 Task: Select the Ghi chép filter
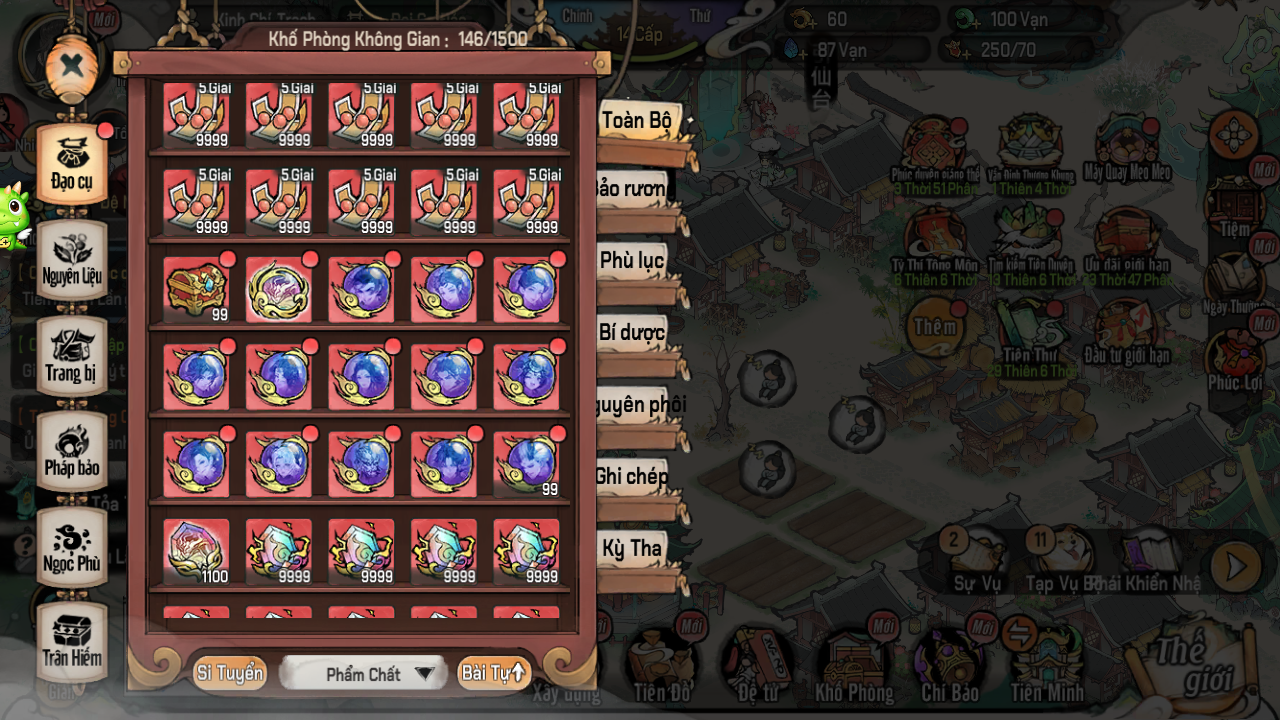(x=632, y=476)
